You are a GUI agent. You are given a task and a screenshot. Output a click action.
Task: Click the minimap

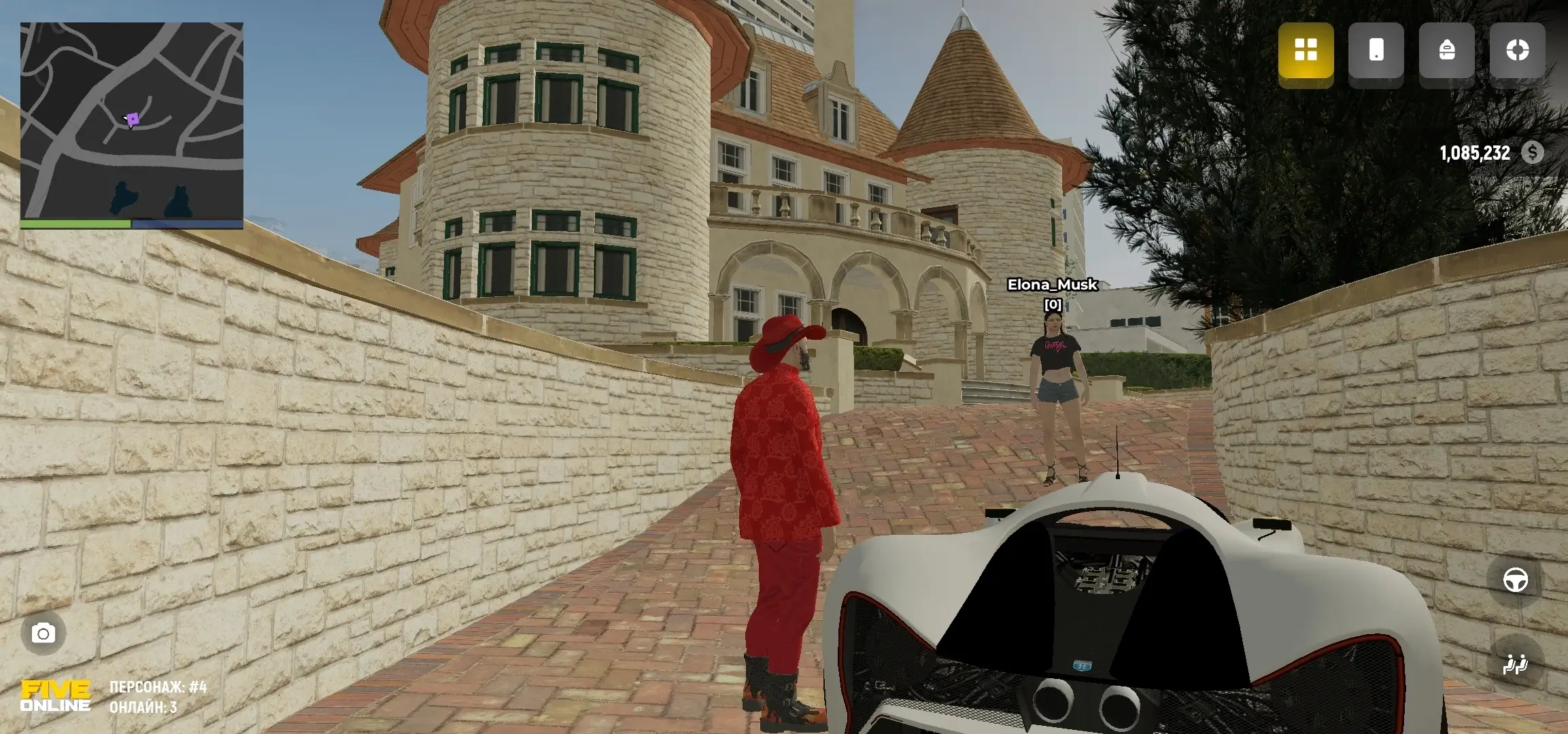click(131, 122)
